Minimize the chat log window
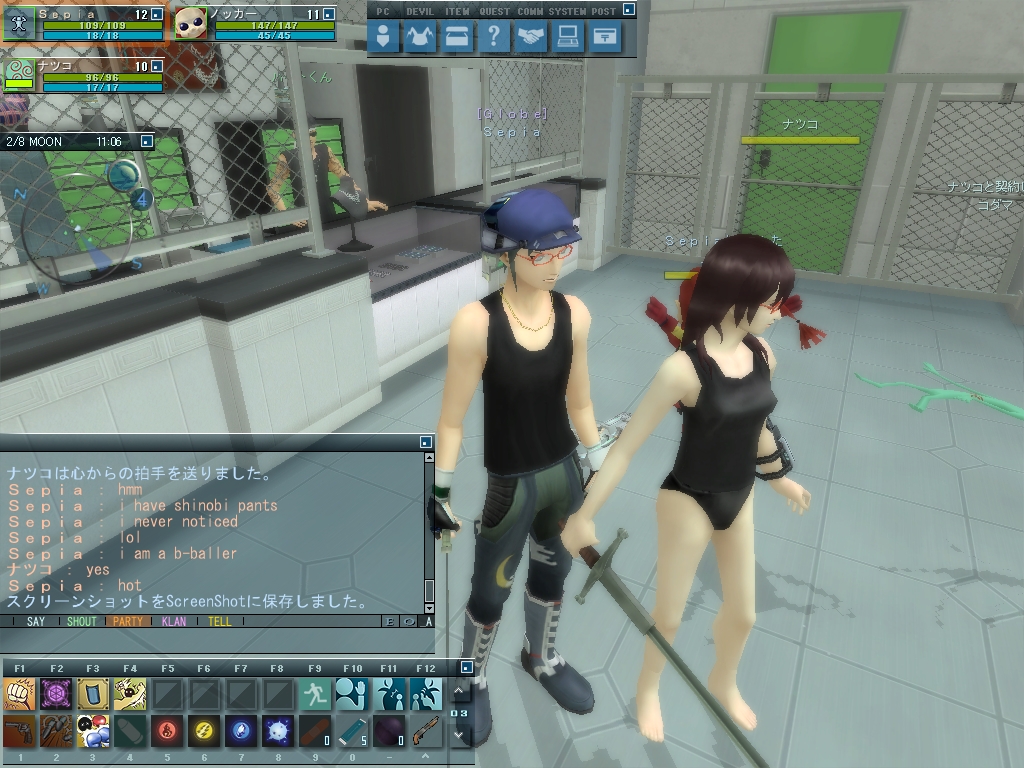The height and width of the screenshot is (768, 1024). coord(426,441)
